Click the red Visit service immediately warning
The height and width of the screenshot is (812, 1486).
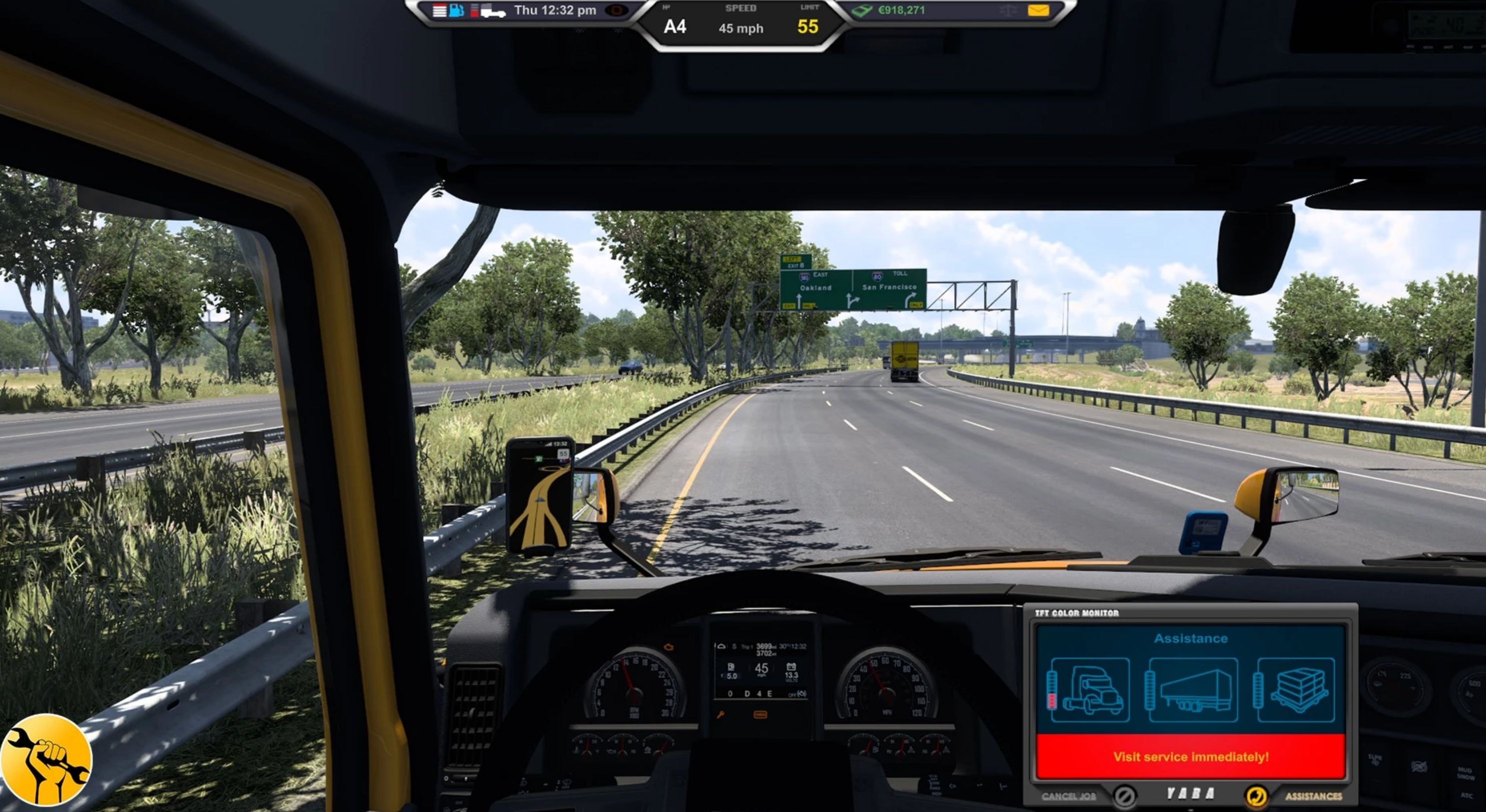(x=1191, y=756)
